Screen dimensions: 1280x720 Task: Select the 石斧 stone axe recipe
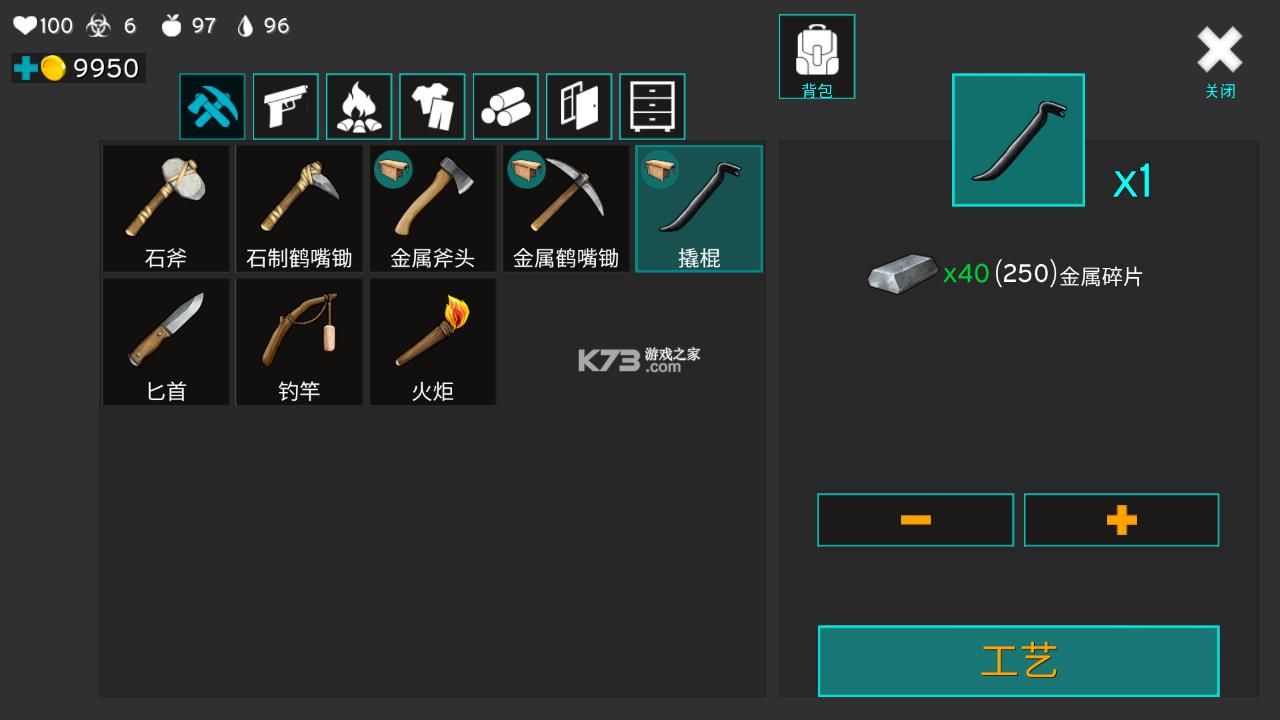166,207
